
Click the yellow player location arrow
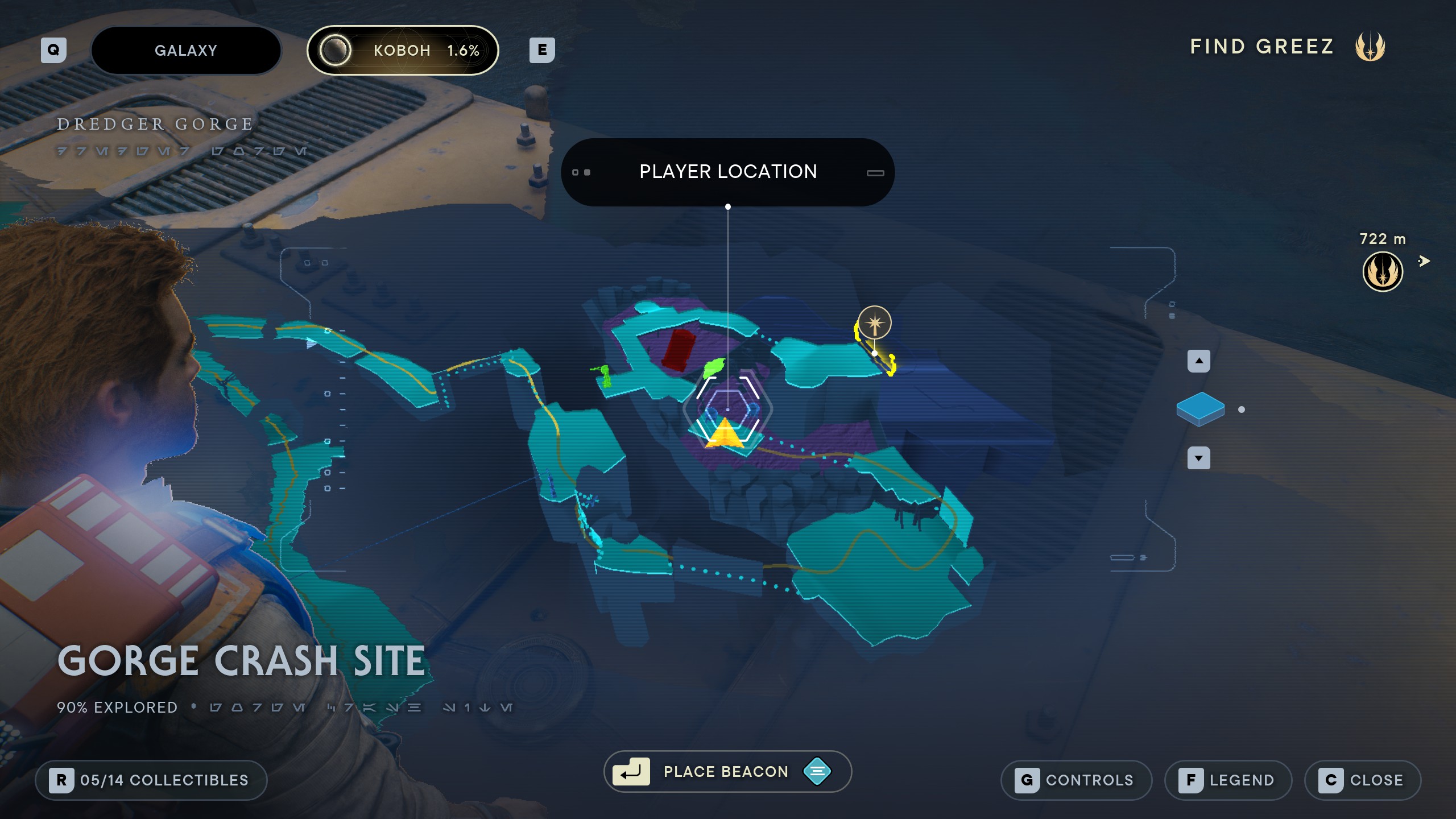[x=725, y=434]
